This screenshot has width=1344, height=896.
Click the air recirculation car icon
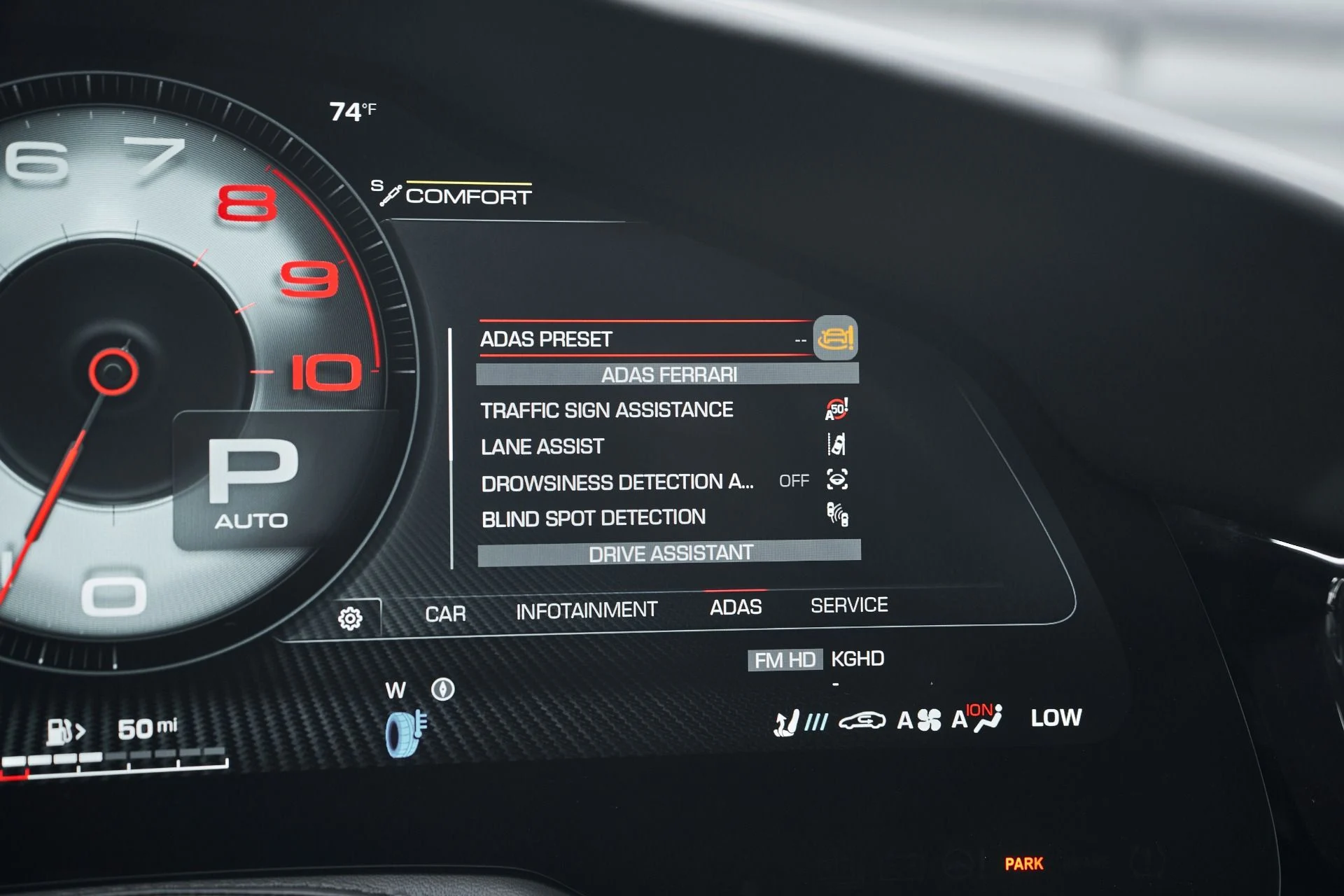(x=862, y=721)
